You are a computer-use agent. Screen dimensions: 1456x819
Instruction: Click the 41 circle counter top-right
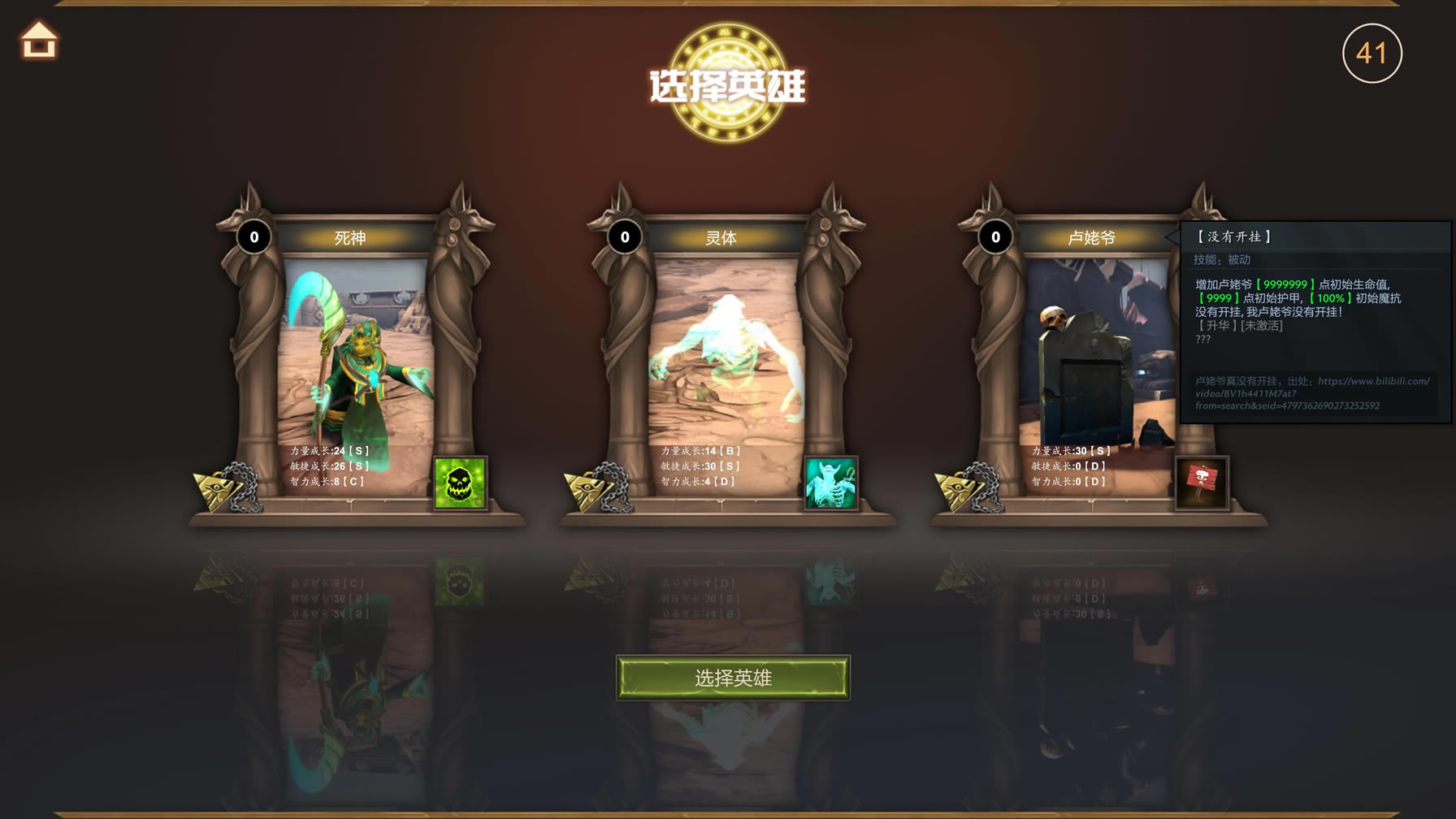point(1374,52)
